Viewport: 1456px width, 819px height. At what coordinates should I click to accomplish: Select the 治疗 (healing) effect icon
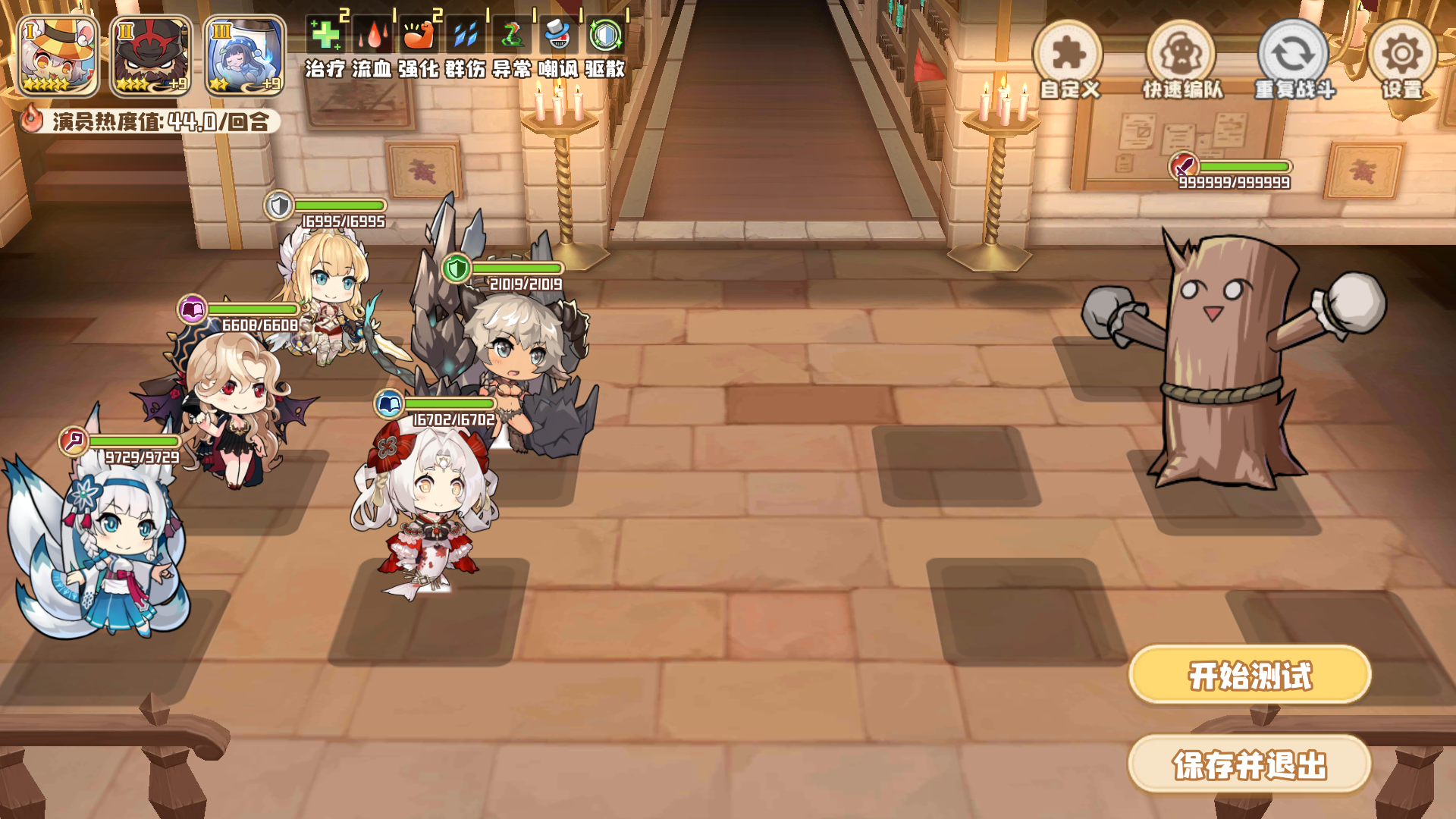coord(325,36)
